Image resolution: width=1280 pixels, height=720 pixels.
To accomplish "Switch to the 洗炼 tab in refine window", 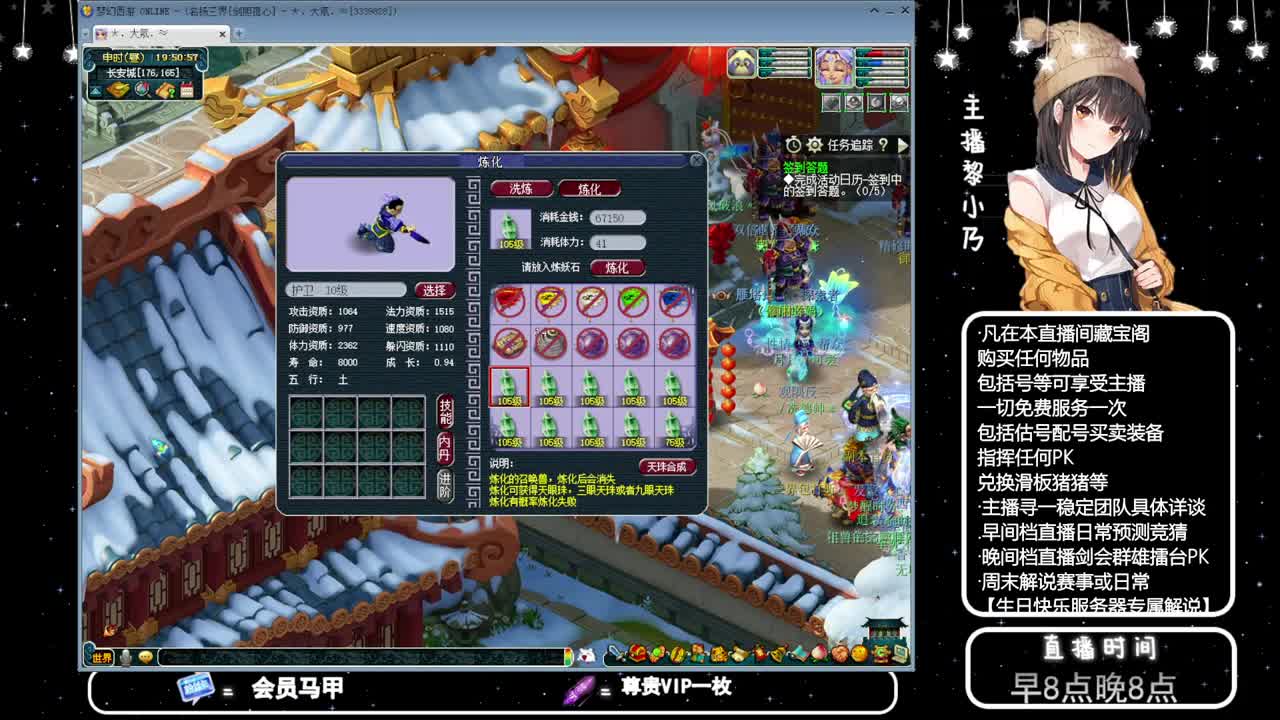I will (x=521, y=188).
